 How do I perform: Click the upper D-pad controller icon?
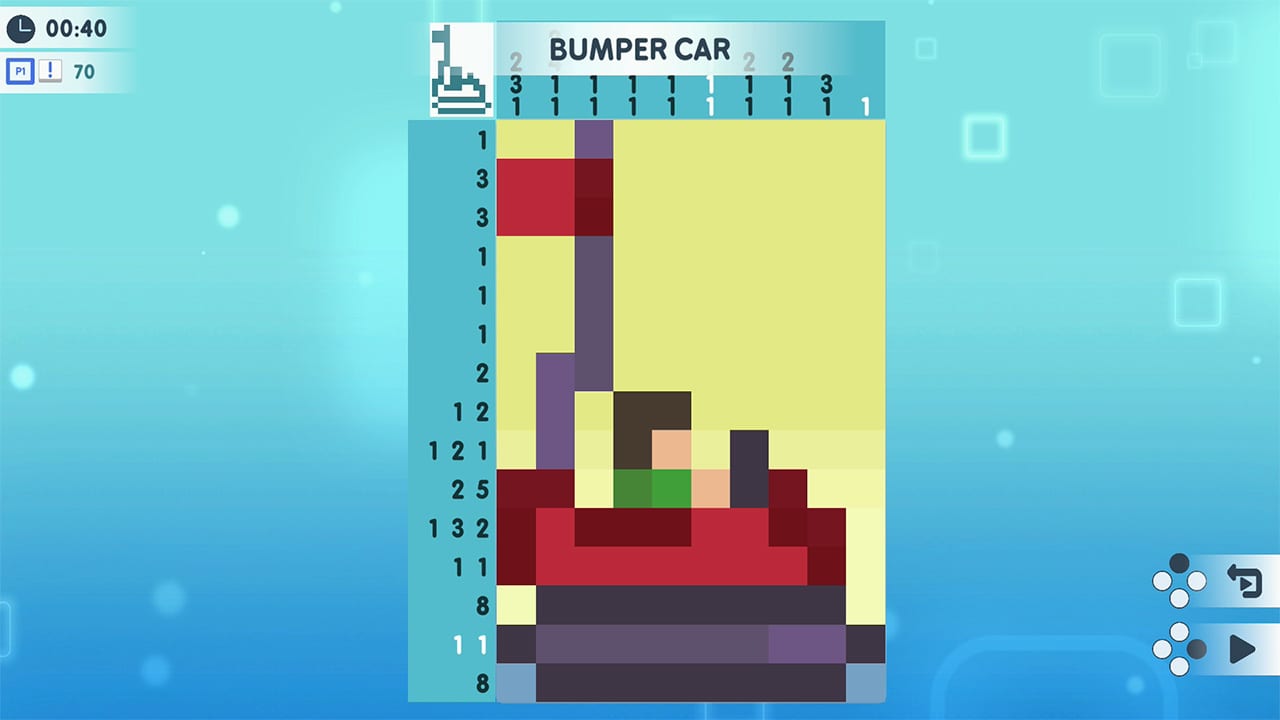[1178, 578]
